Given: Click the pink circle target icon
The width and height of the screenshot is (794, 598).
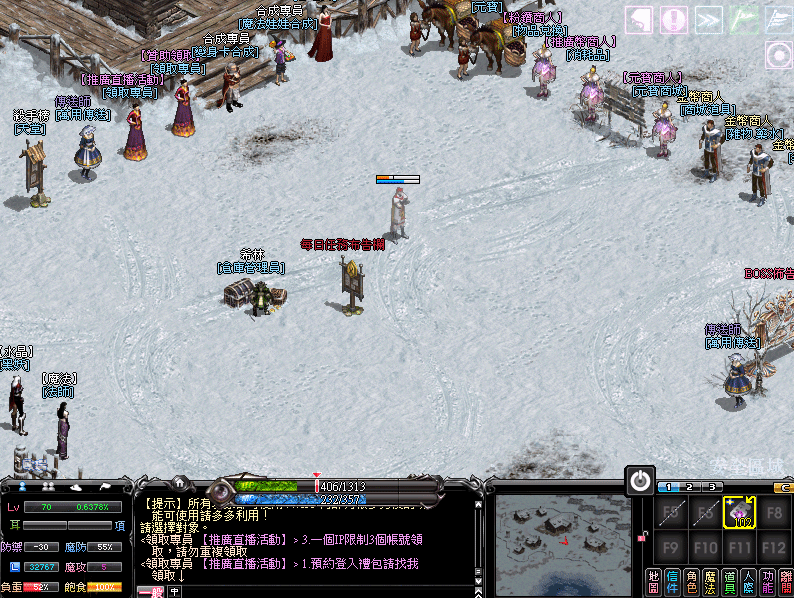Looking at the screenshot, I should pyautogui.click(x=779, y=55).
